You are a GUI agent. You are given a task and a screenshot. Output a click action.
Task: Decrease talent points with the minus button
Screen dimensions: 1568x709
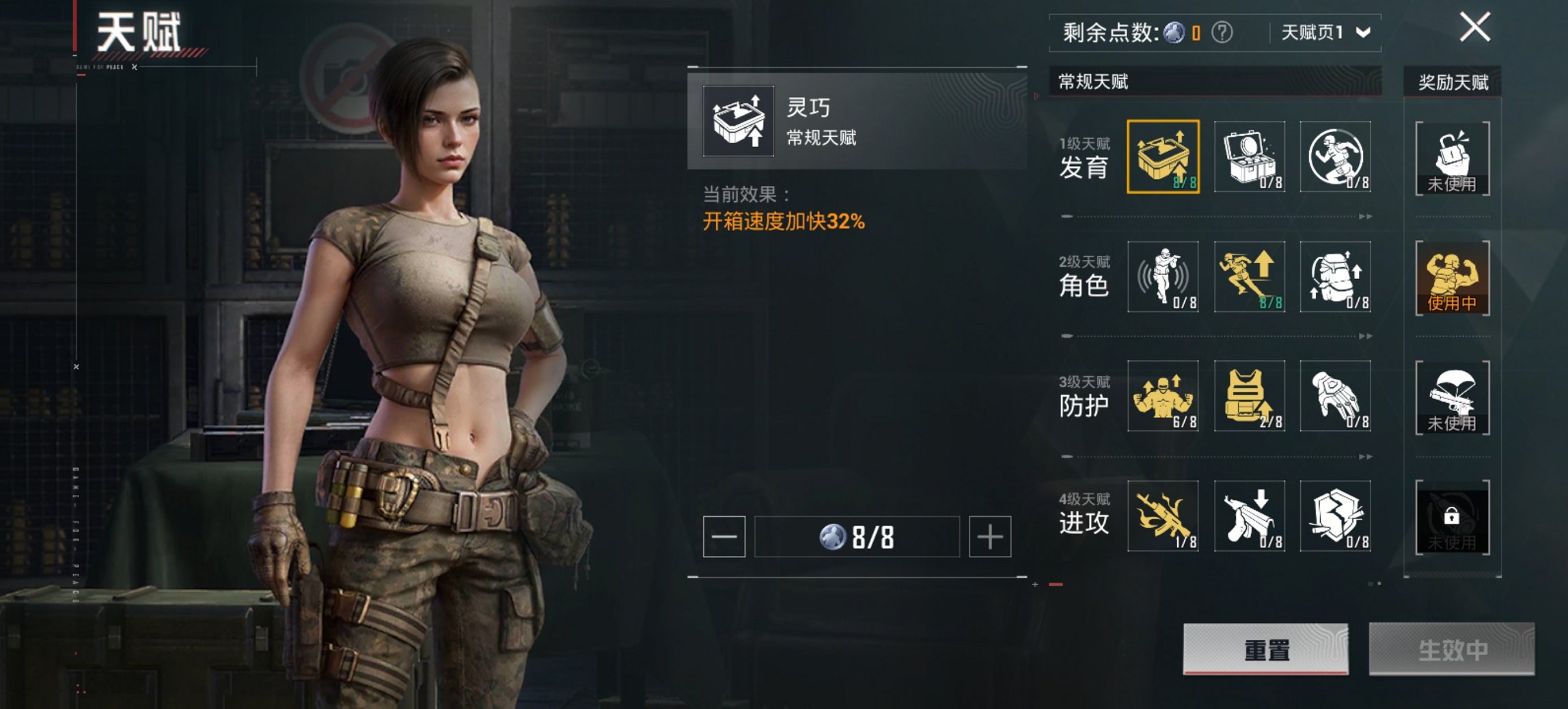[x=724, y=537]
